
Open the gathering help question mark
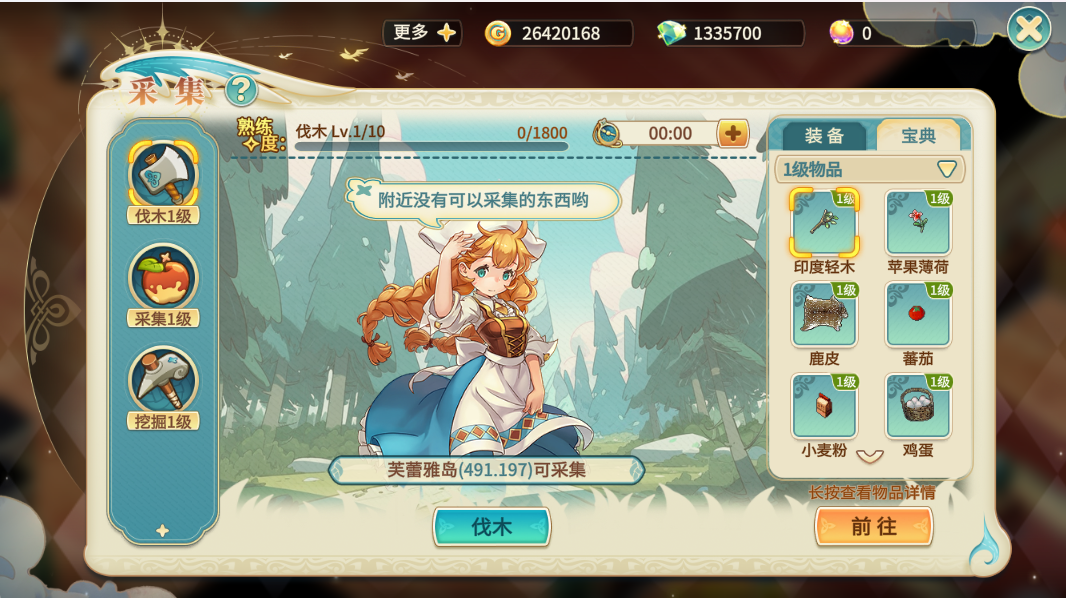pos(240,91)
